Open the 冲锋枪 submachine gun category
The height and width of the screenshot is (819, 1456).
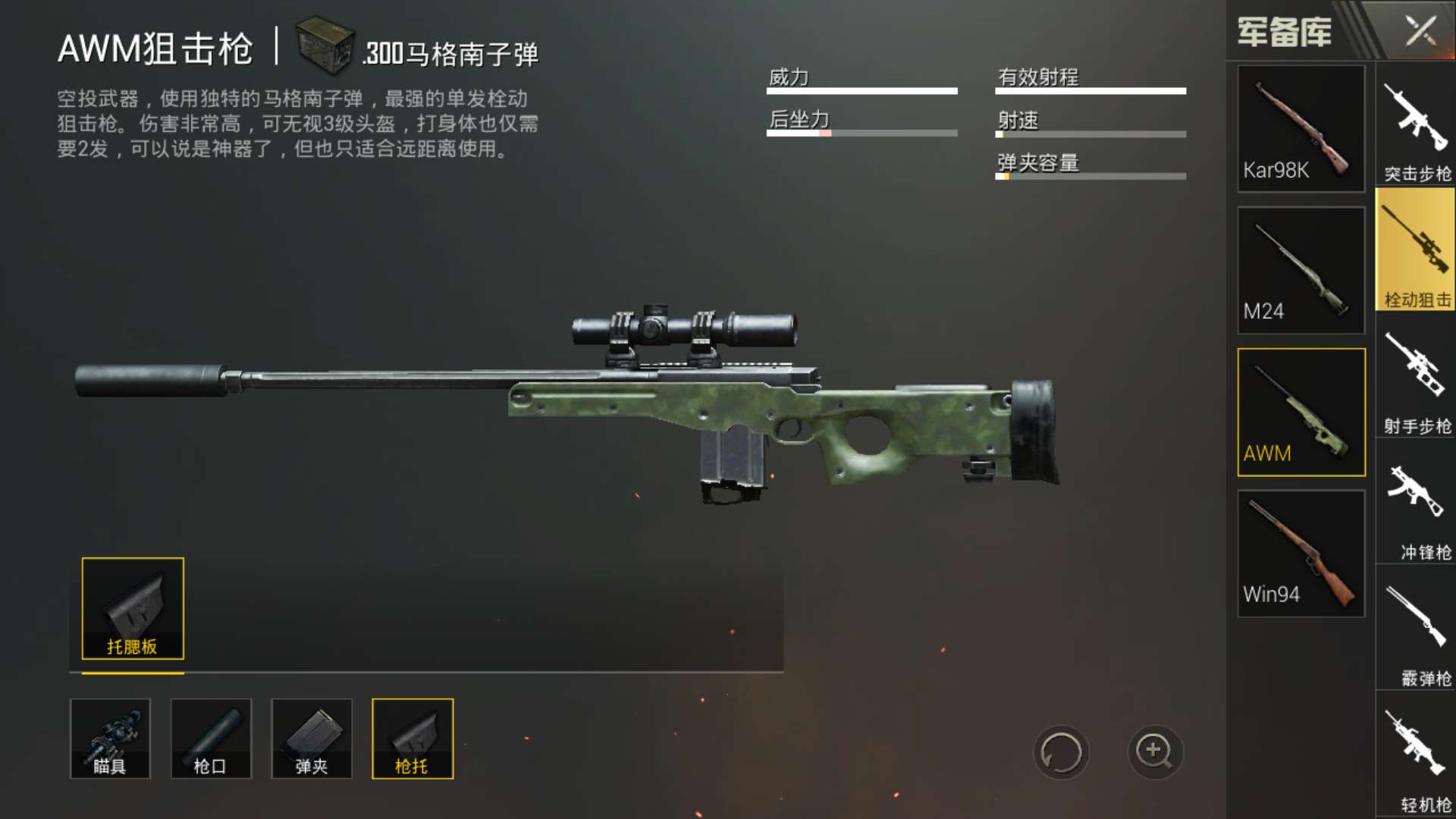click(x=1415, y=500)
